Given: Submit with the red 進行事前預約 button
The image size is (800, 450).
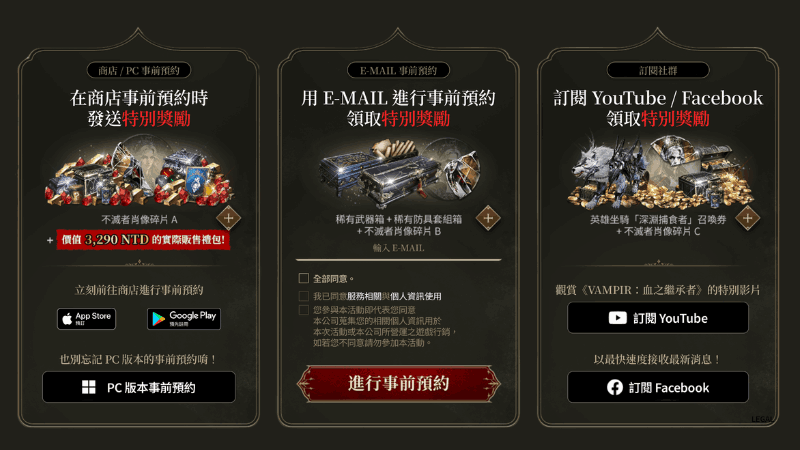Looking at the screenshot, I should pos(399,383).
